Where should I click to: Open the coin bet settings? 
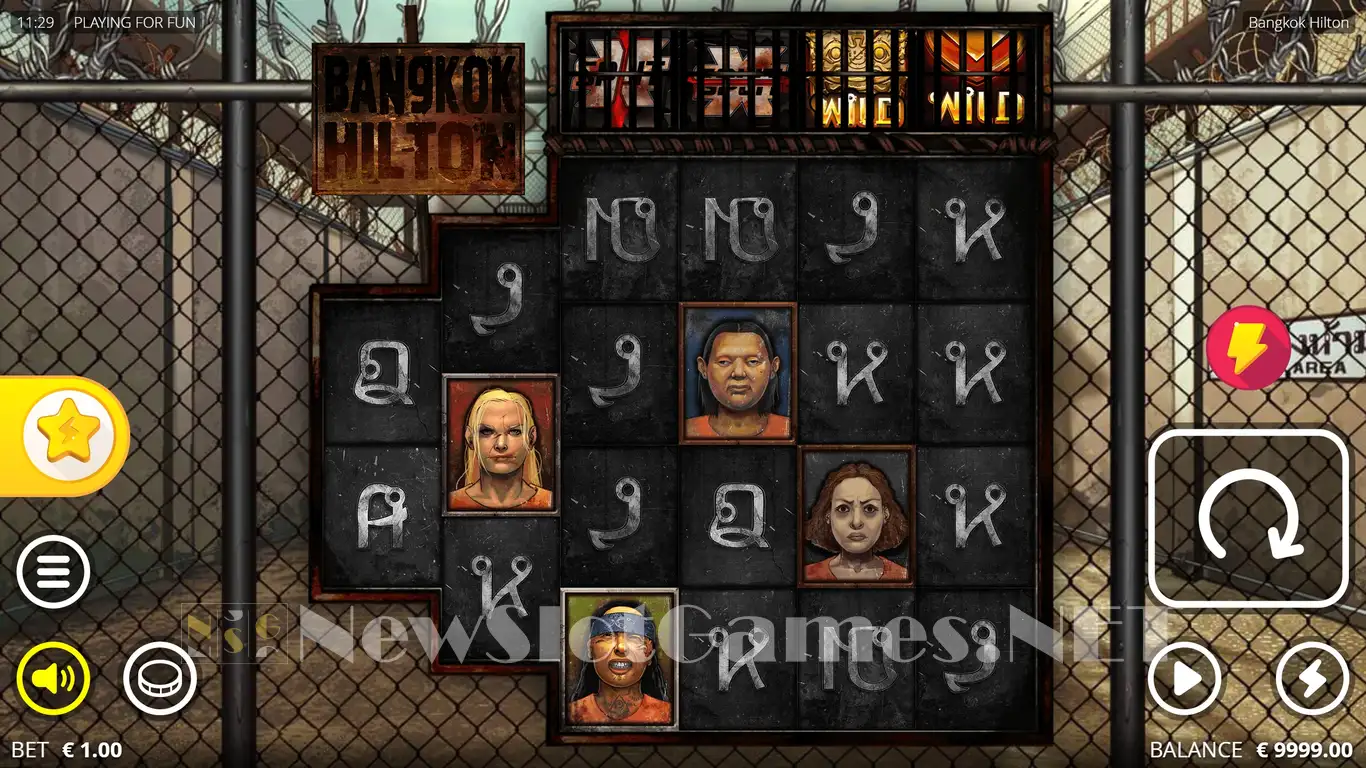160,679
